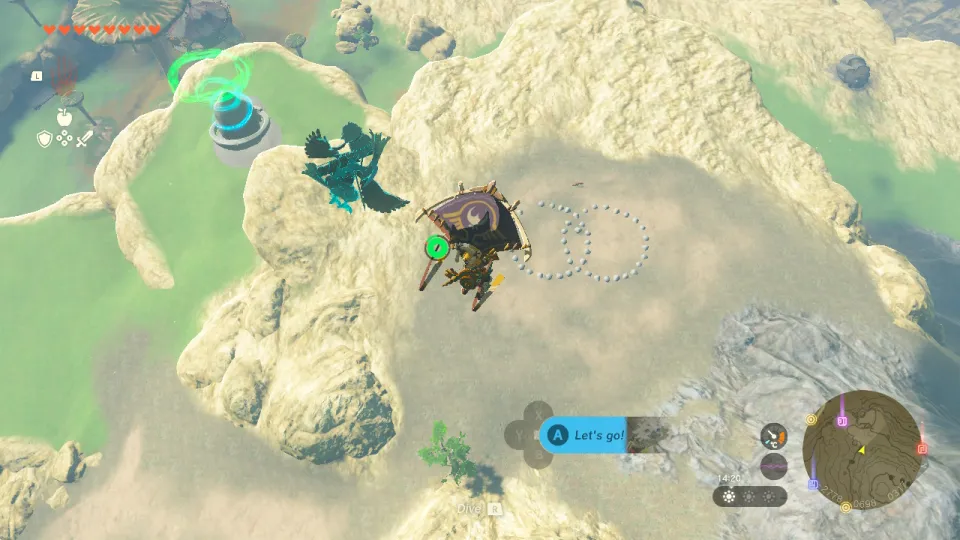This screenshot has height=540, width=960.
Task: Click the green sage ability marker
Action: coord(435,246)
